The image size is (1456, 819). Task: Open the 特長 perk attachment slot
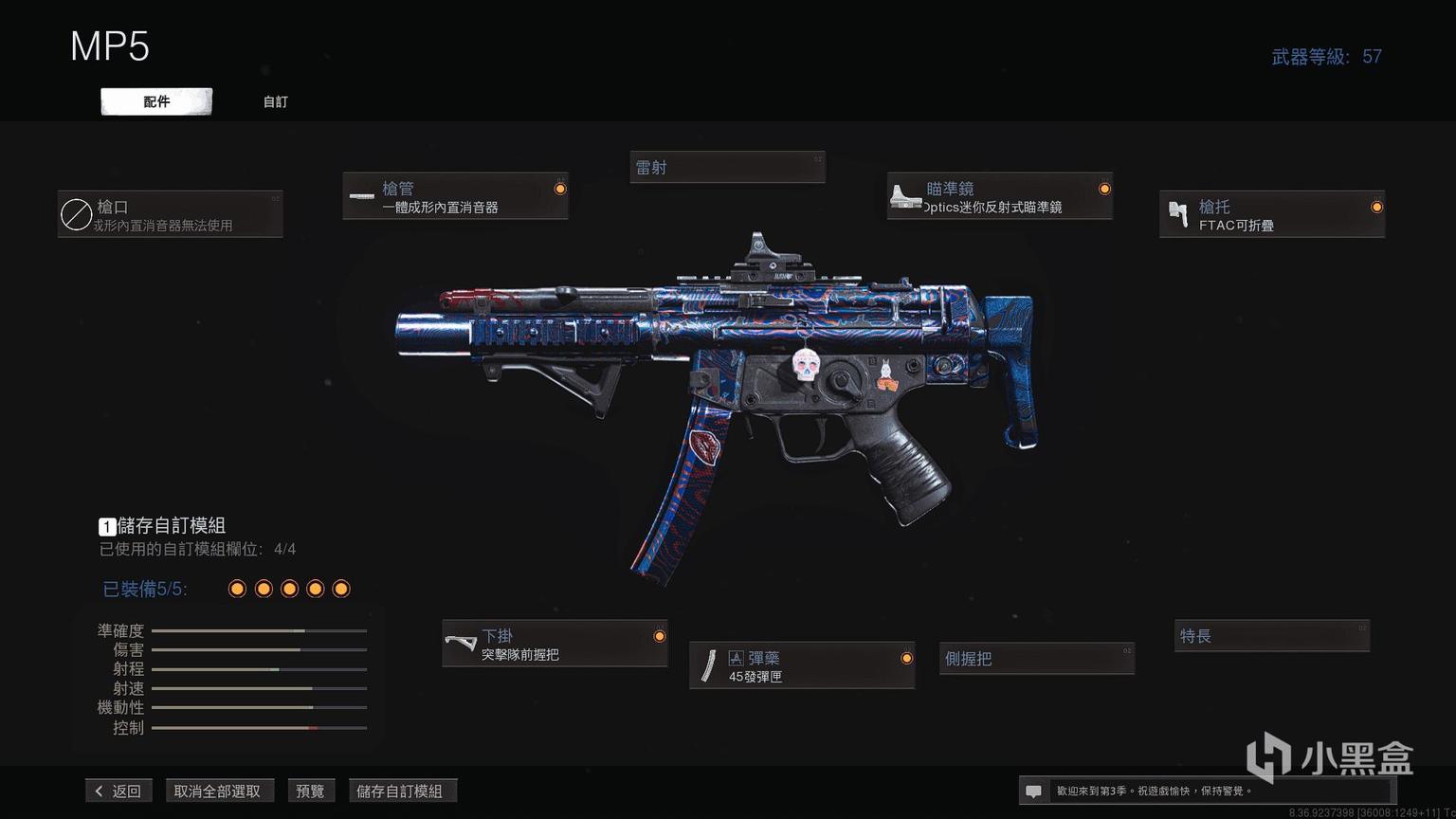[1271, 636]
